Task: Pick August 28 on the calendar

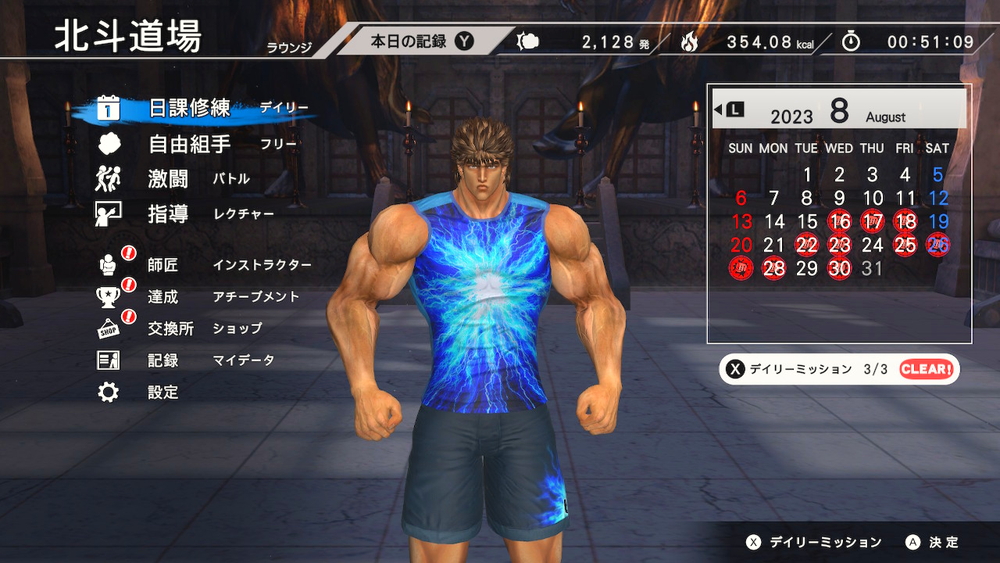Action: [774, 268]
